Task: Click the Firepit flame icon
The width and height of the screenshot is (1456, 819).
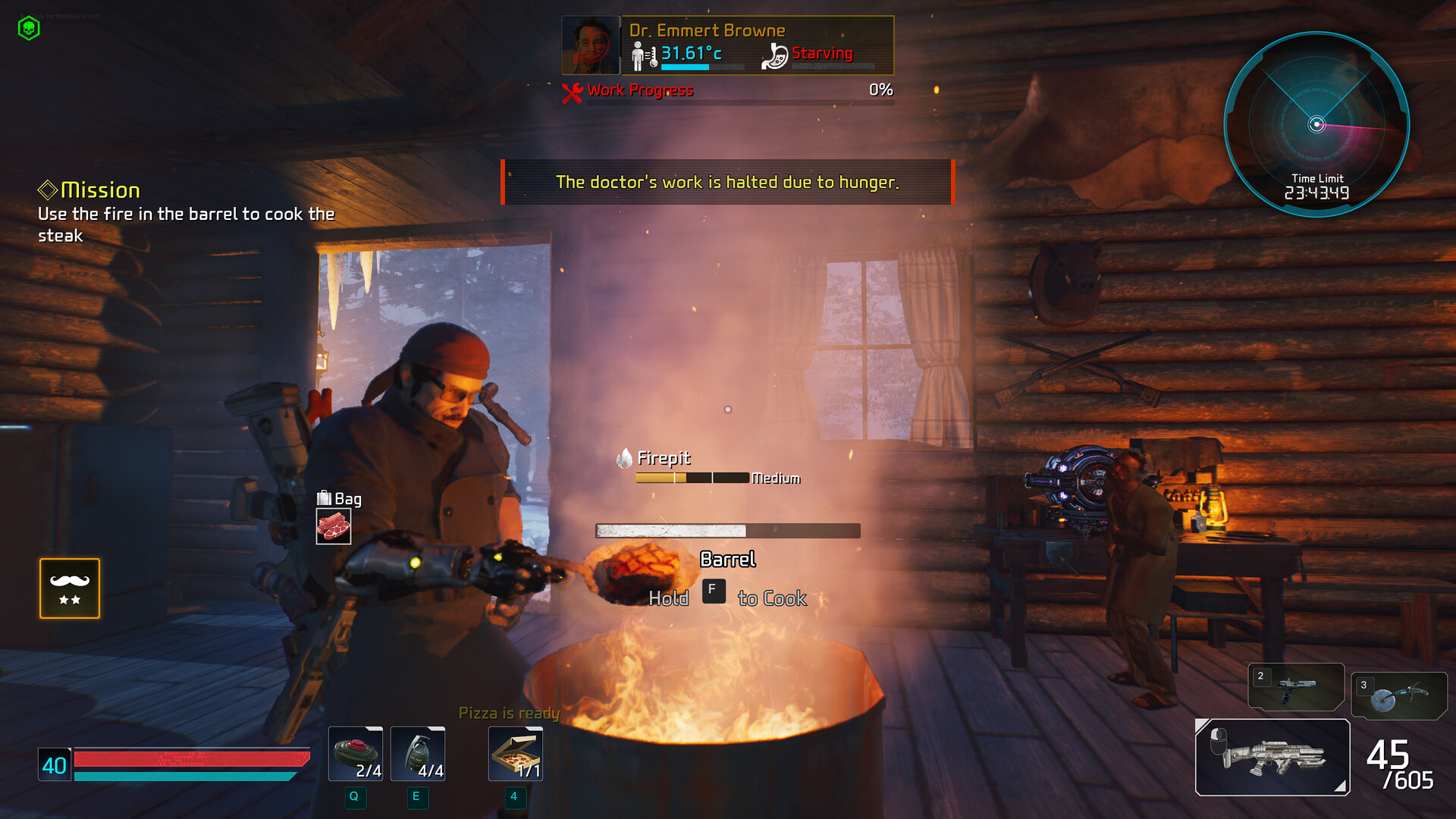Action: coord(623,458)
